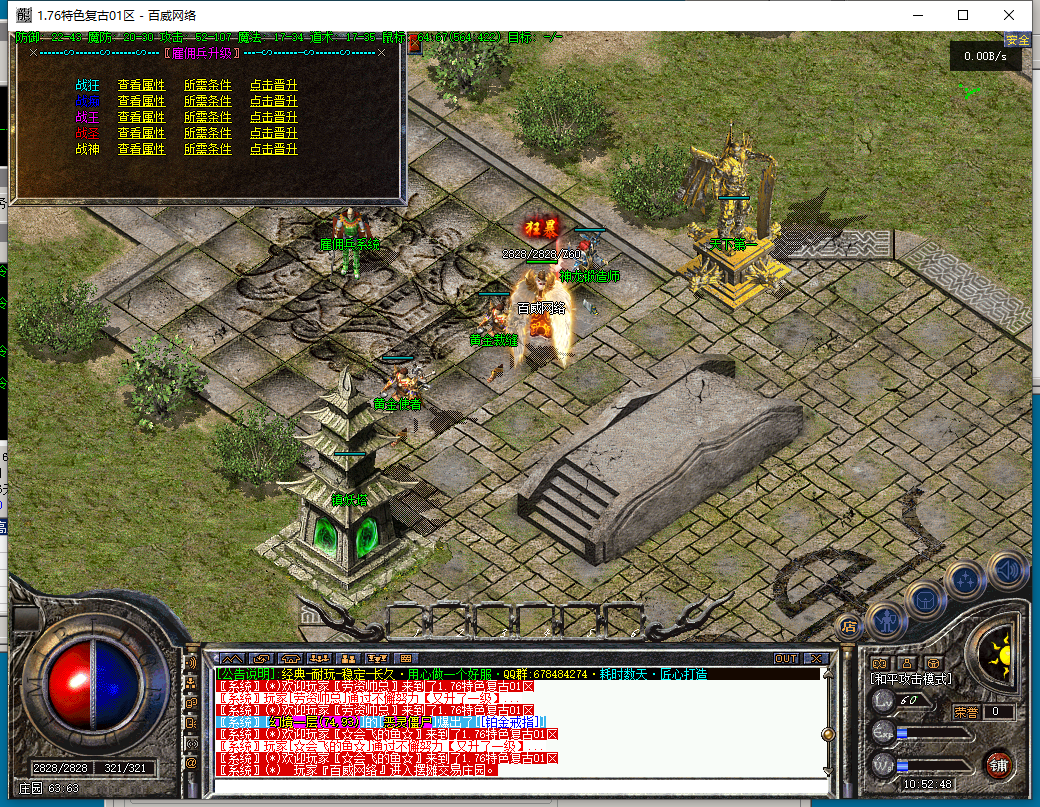Click the chat text input field
The image size is (1040, 807).
[x=520, y=785]
